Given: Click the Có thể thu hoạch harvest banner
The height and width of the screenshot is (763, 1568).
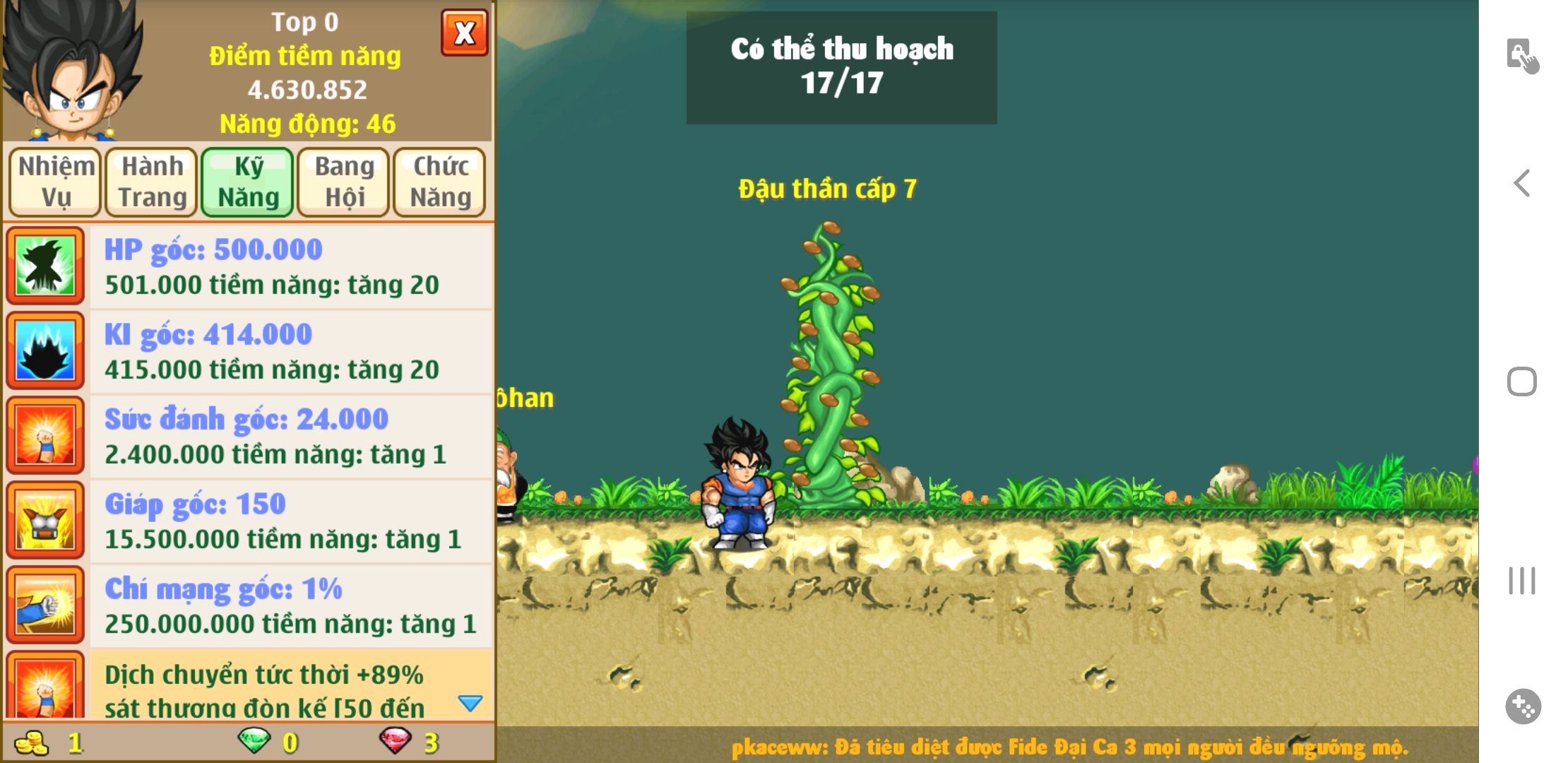Looking at the screenshot, I should tap(841, 67).
